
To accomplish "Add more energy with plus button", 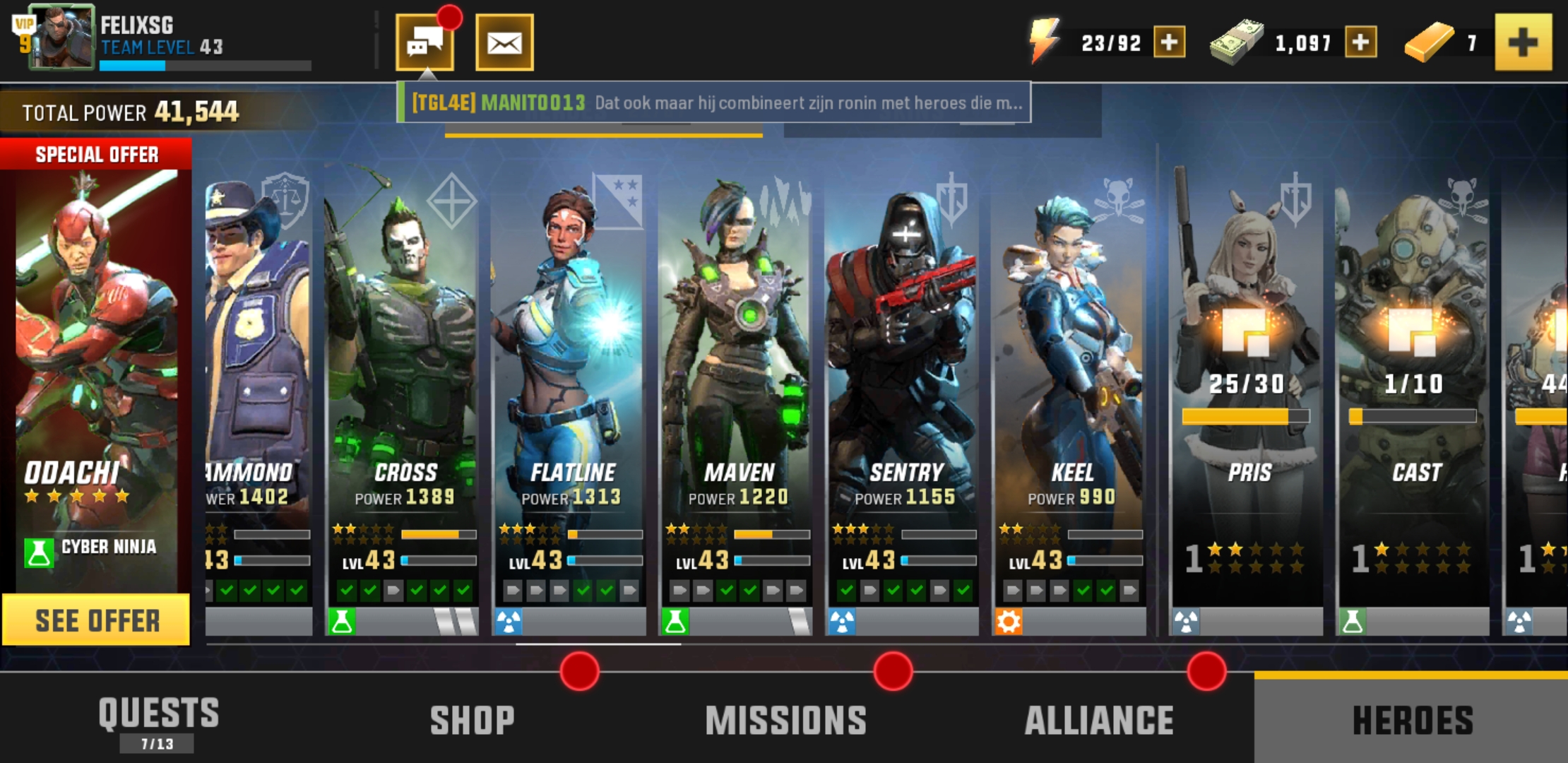I will click(1169, 42).
